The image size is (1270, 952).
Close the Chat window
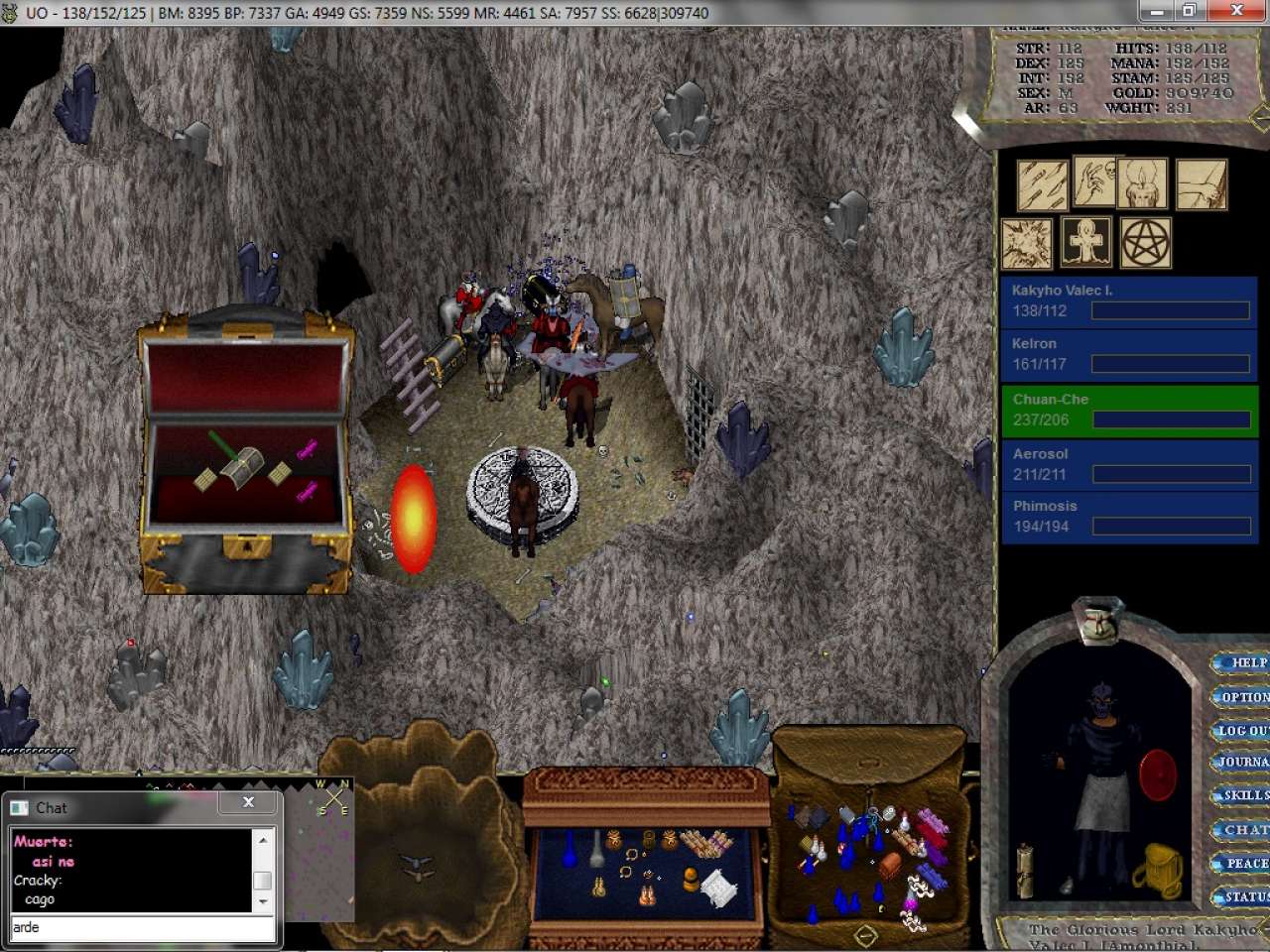click(249, 802)
